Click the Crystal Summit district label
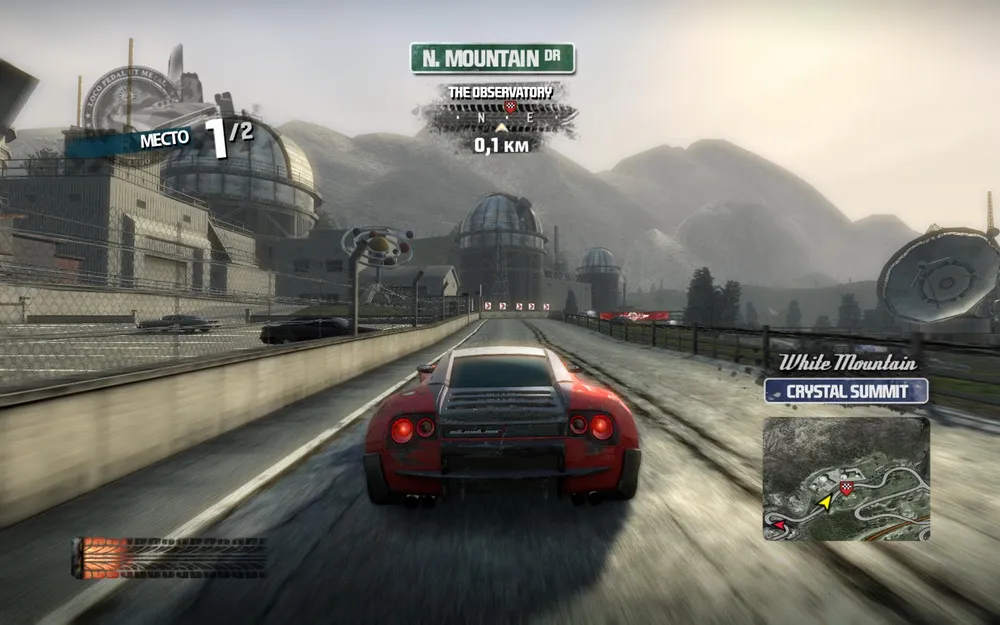The image size is (1000, 625). click(846, 391)
